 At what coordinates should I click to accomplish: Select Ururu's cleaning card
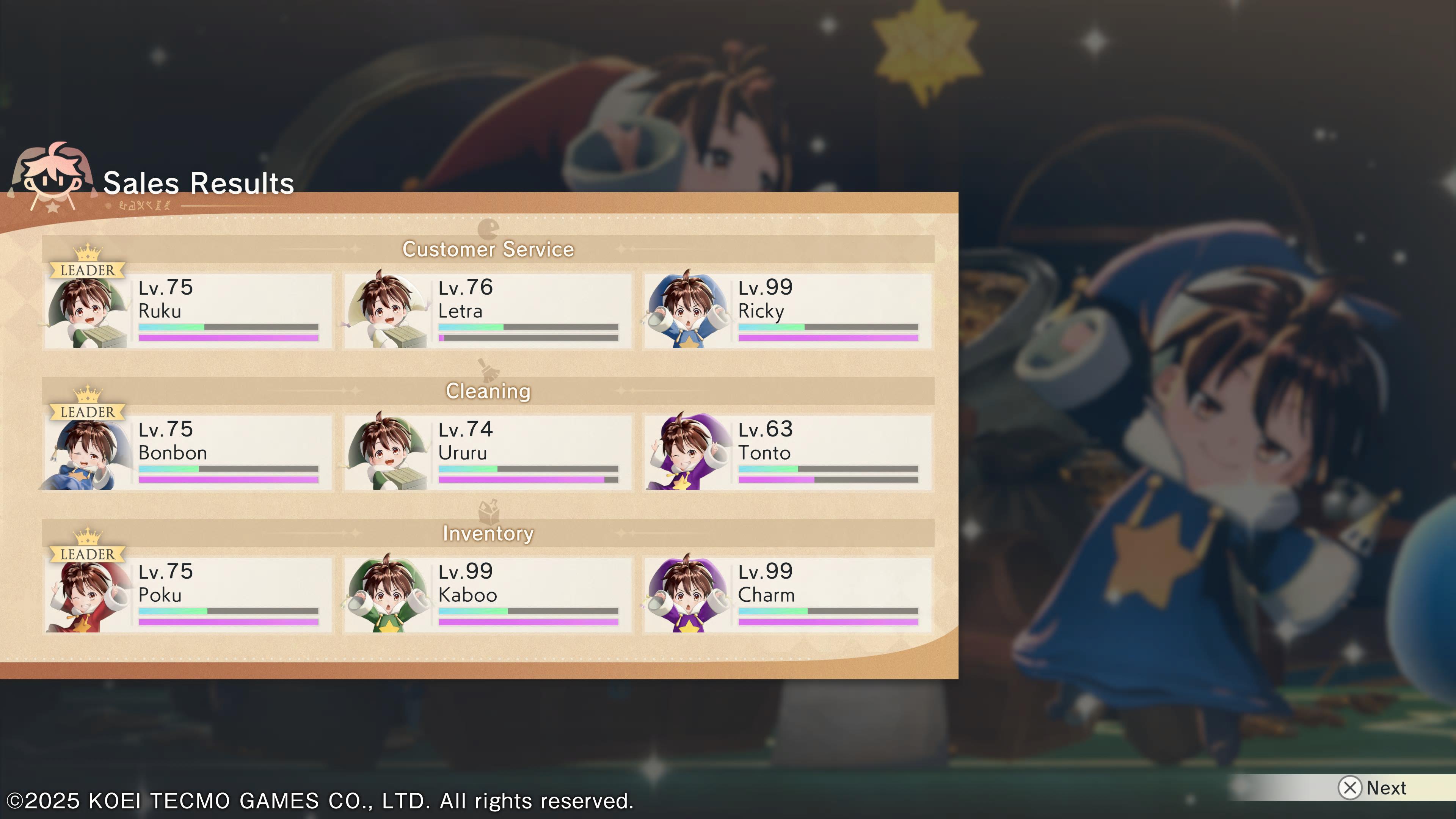click(488, 453)
